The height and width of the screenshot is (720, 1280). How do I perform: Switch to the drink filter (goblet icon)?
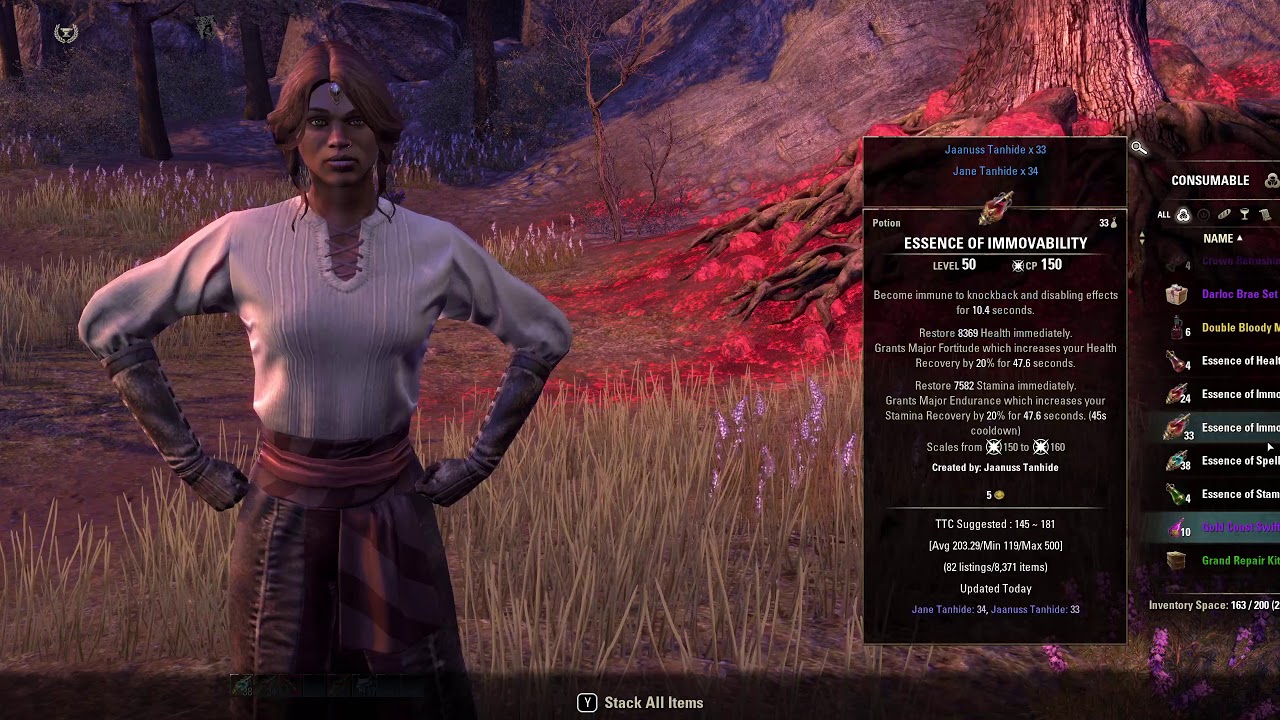pyautogui.click(x=1244, y=214)
